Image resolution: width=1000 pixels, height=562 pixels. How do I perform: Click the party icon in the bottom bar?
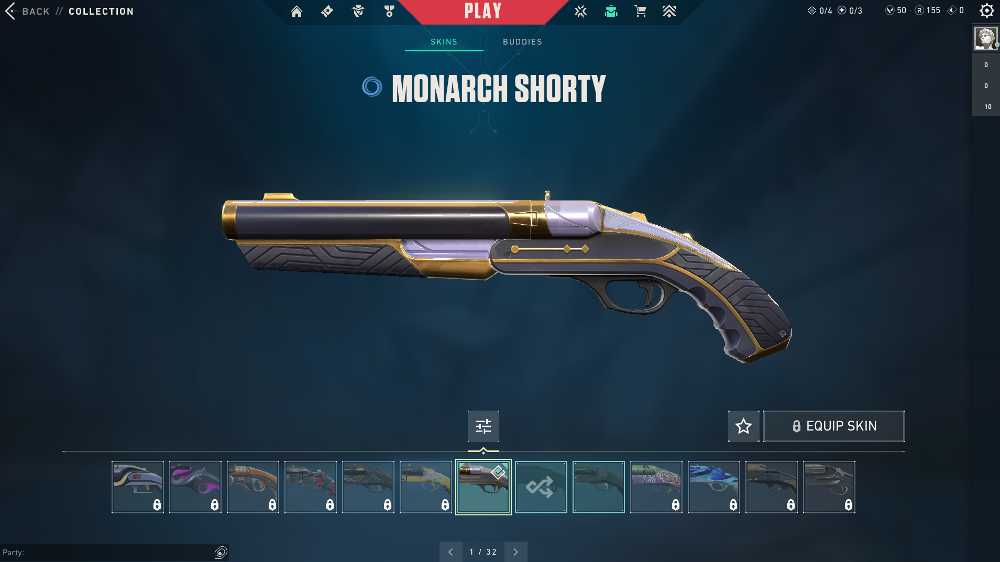(220, 552)
